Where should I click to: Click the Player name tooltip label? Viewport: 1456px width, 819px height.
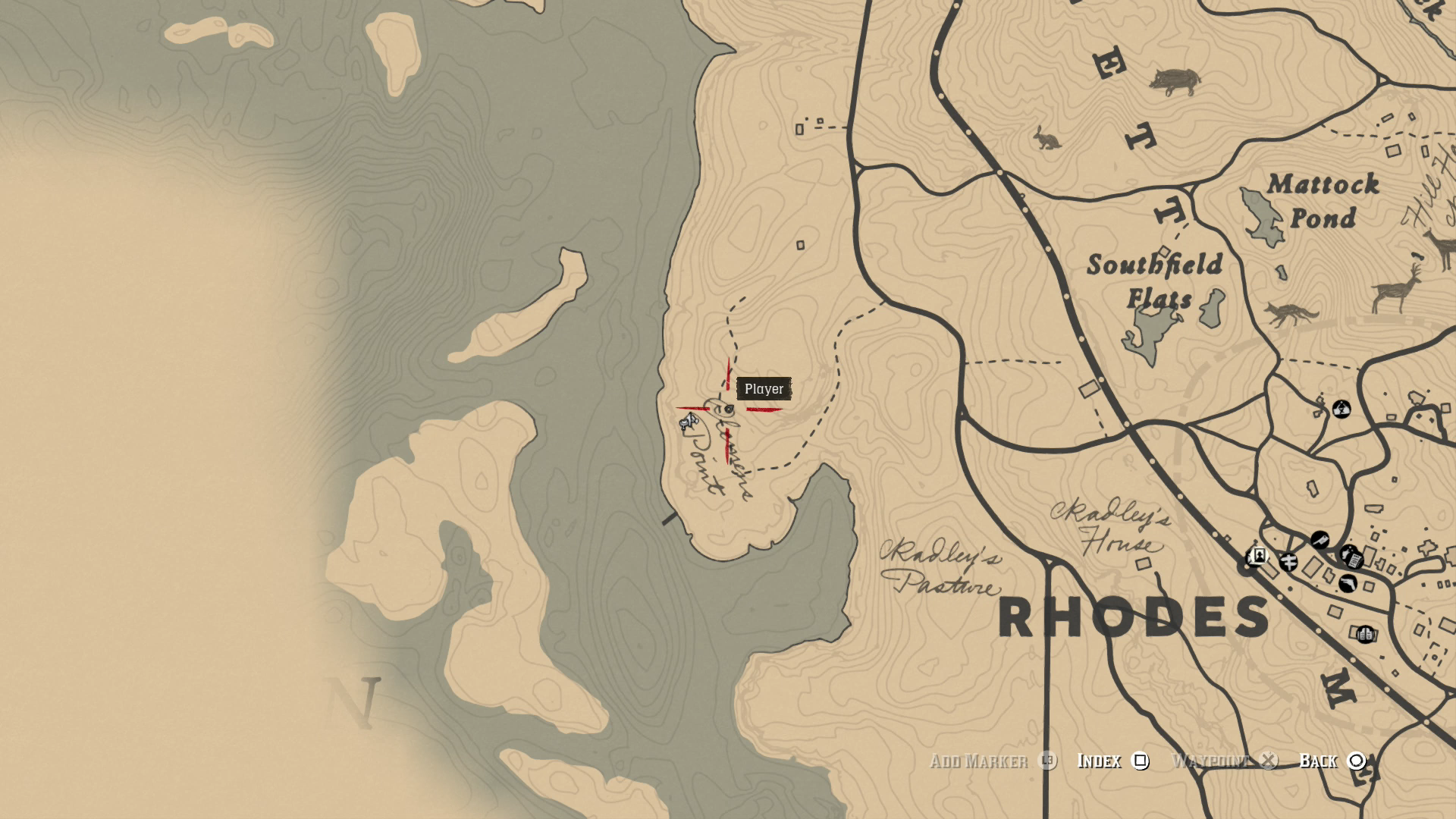(765, 389)
